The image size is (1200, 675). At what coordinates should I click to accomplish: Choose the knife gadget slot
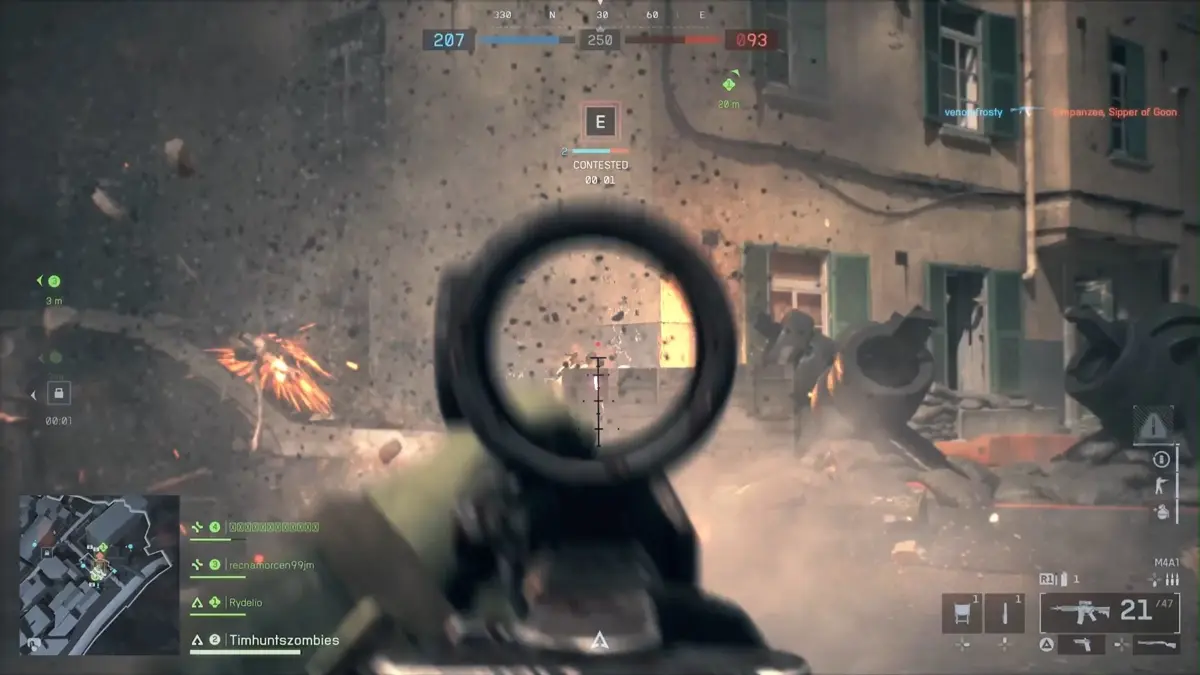tap(1004, 613)
